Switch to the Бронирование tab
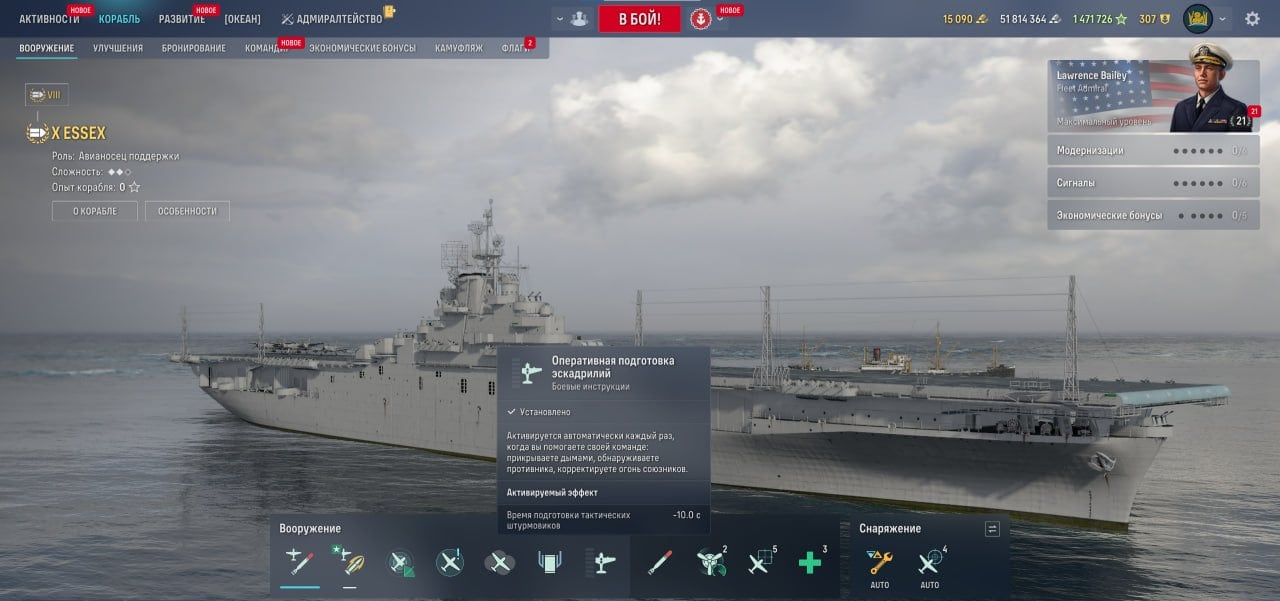1280x601 pixels. click(x=193, y=48)
